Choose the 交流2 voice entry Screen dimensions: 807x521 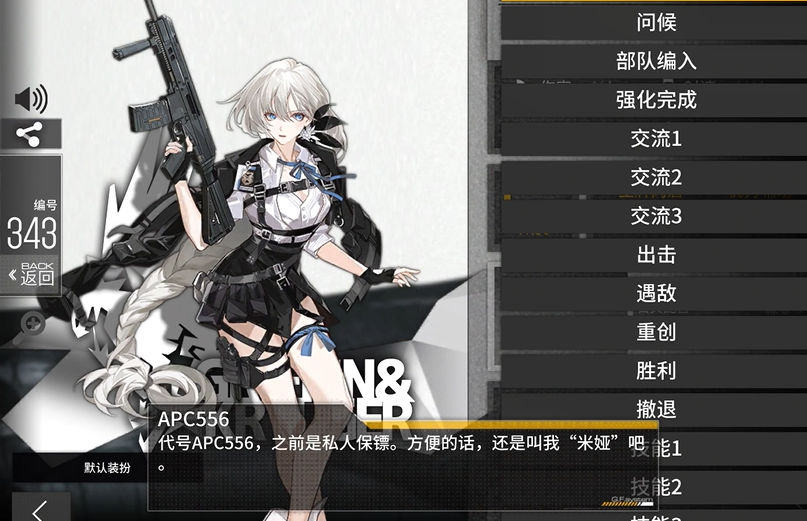(655, 178)
